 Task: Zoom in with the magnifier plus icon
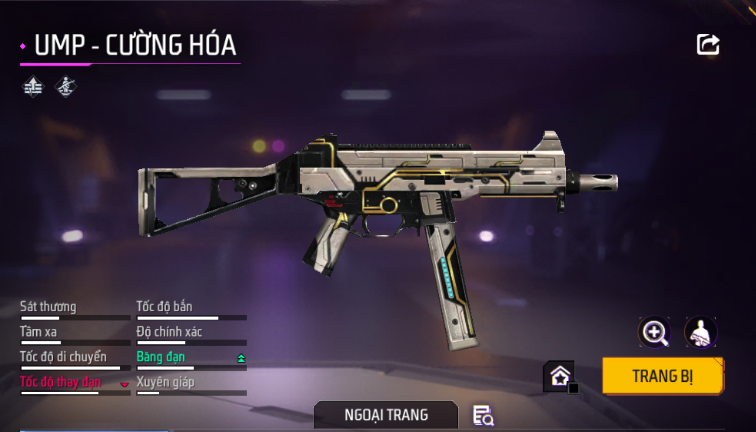(x=655, y=333)
